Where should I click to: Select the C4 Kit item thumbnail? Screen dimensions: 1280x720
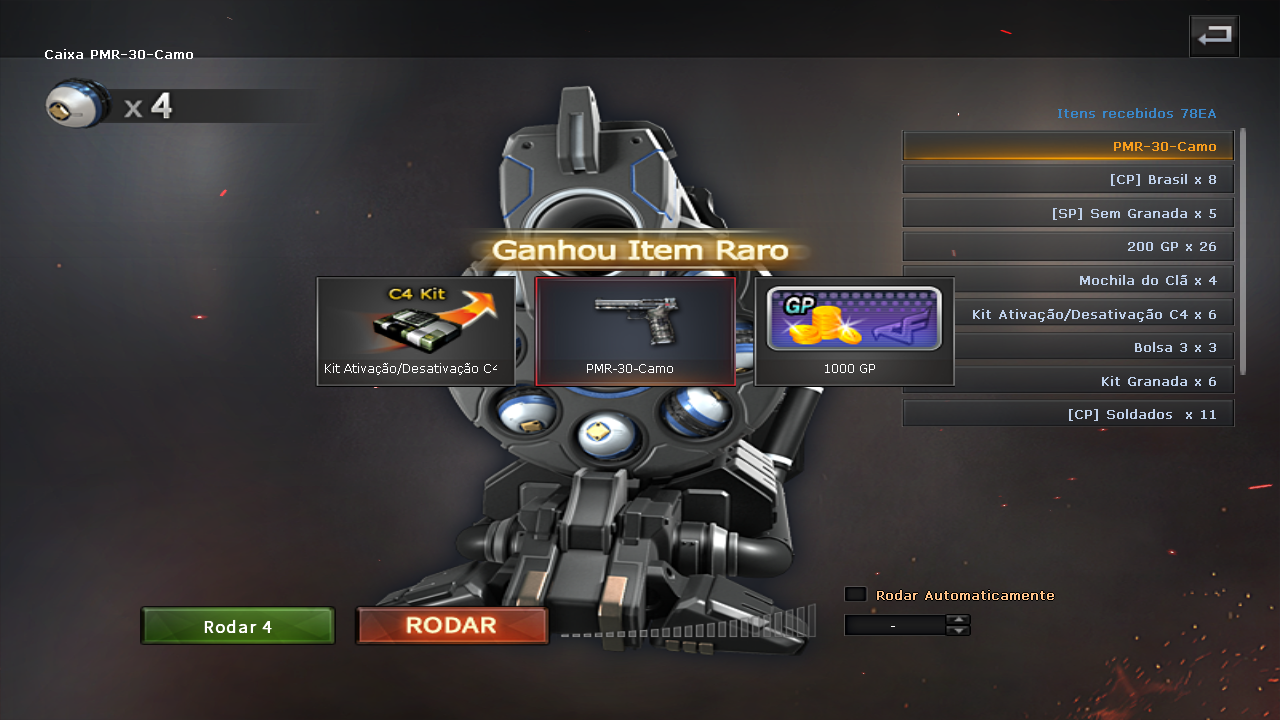point(416,330)
